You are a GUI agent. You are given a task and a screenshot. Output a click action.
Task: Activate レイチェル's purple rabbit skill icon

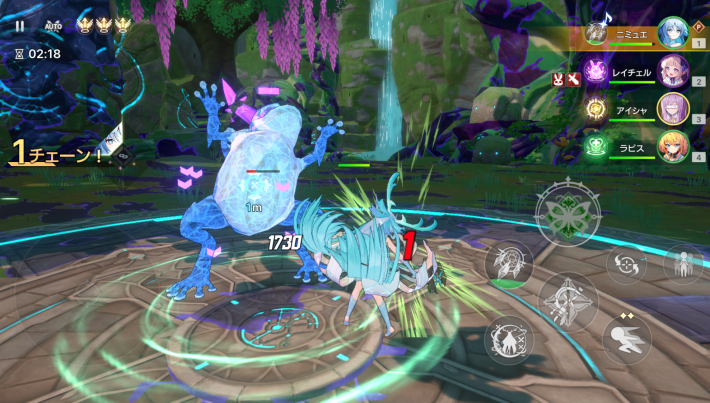click(x=597, y=72)
